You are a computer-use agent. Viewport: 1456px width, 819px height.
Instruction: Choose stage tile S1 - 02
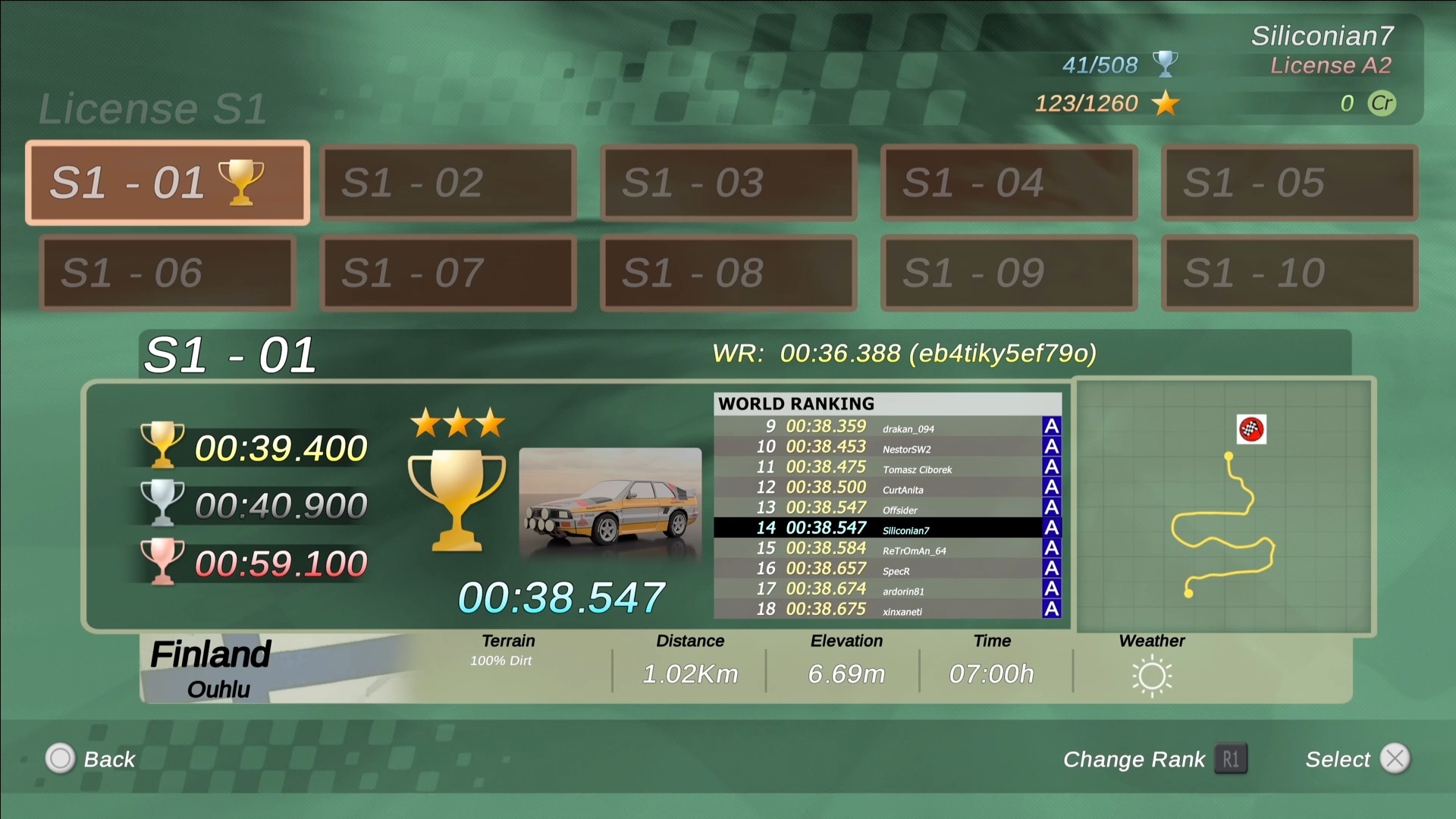point(448,183)
